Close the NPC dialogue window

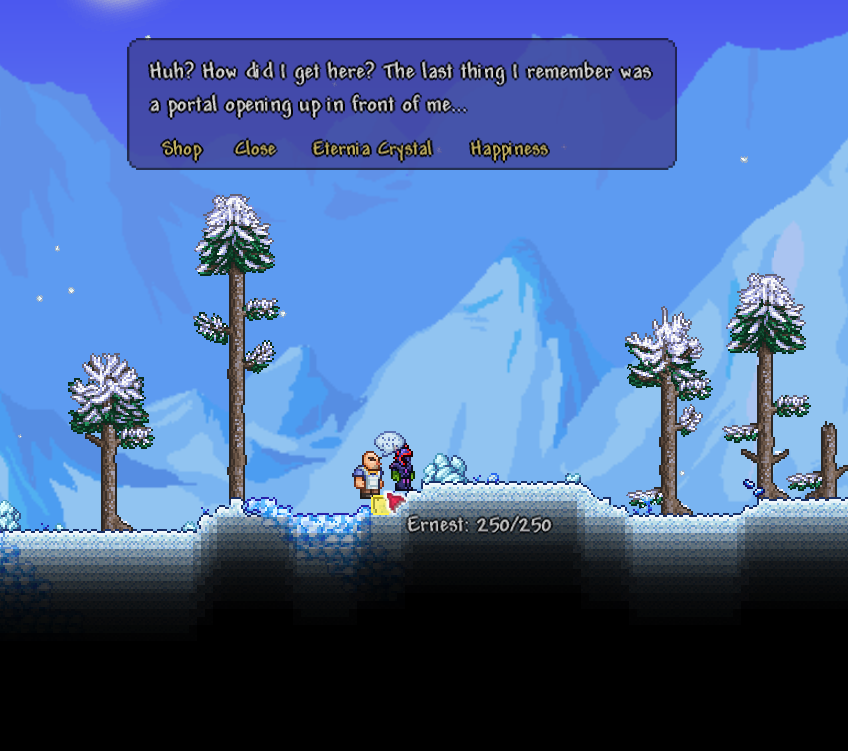(255, 149)
